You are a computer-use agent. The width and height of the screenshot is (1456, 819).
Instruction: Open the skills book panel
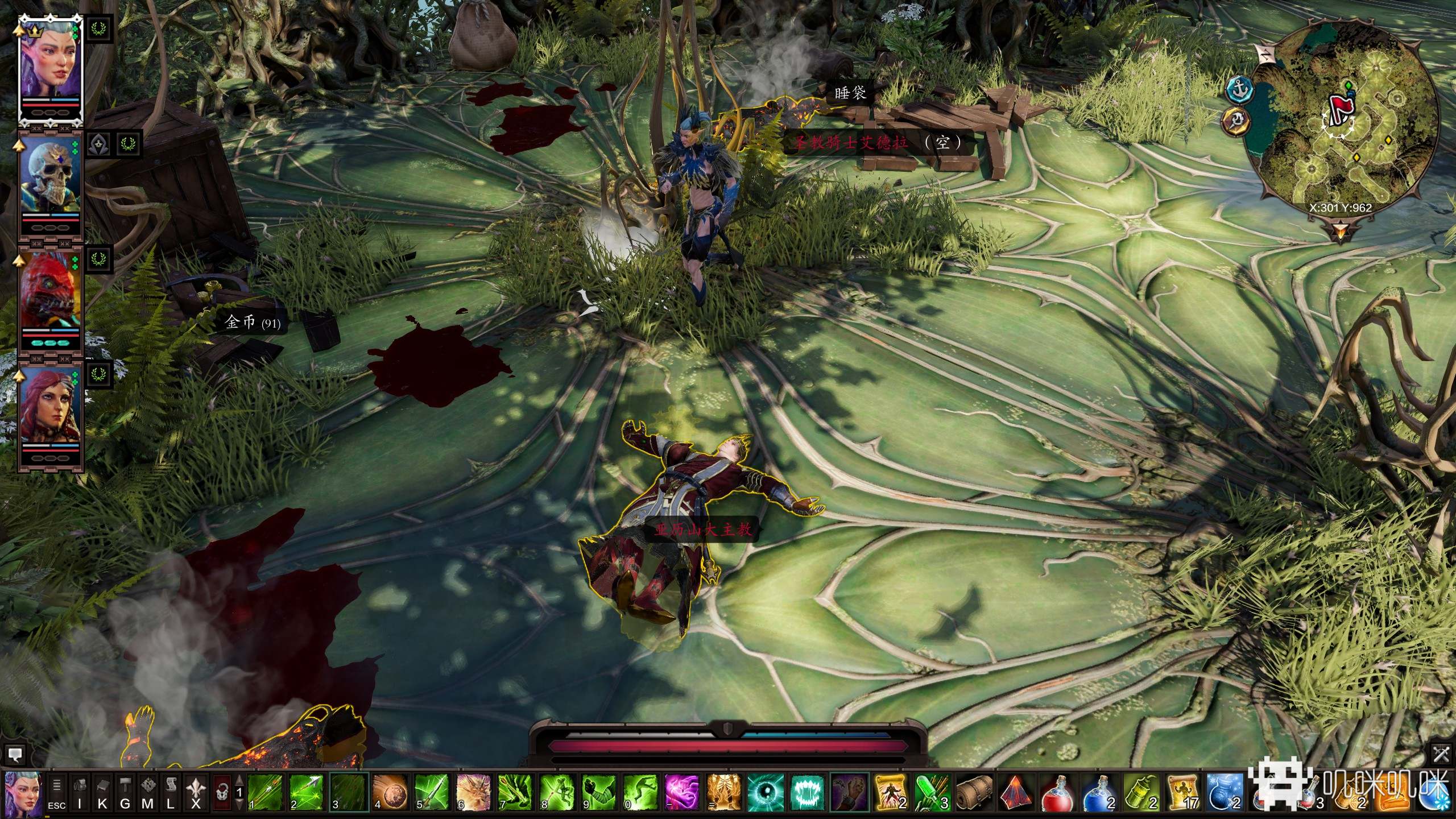point(102,792)
